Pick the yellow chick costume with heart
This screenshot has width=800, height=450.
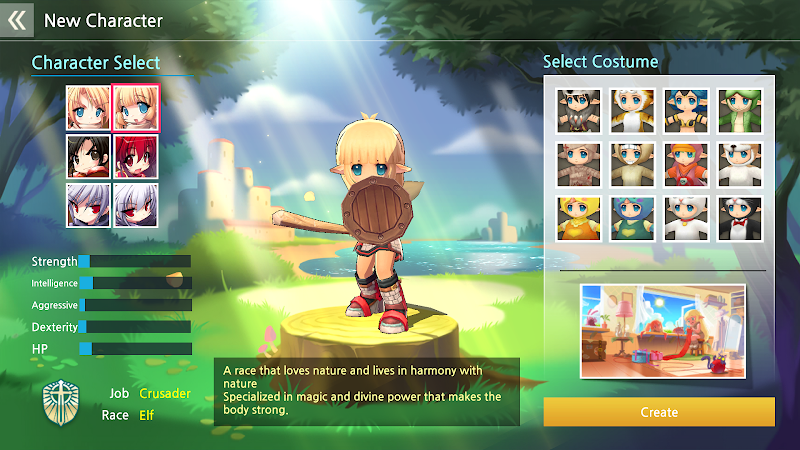581,216
